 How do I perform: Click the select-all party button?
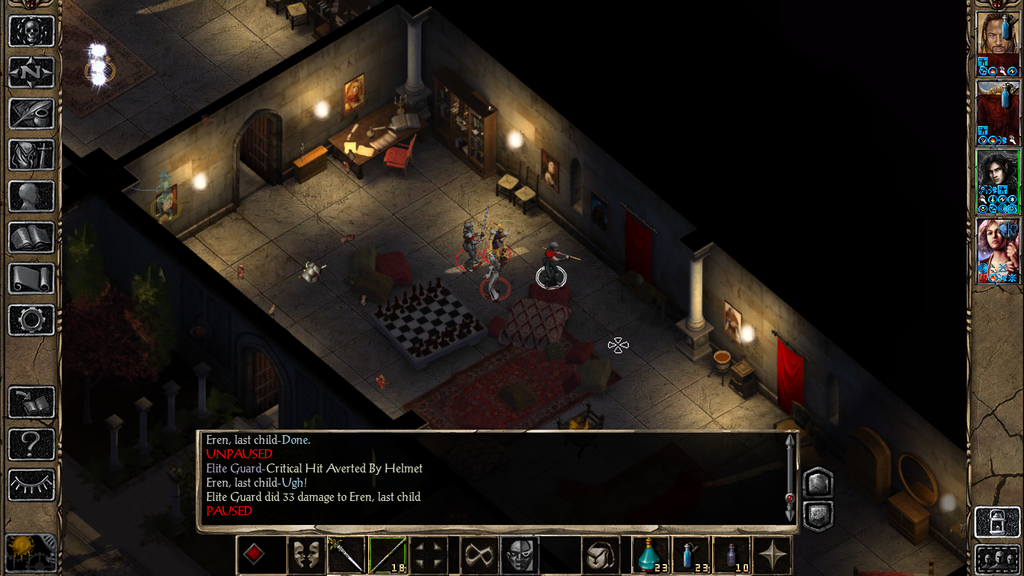[x=997, y=556]
